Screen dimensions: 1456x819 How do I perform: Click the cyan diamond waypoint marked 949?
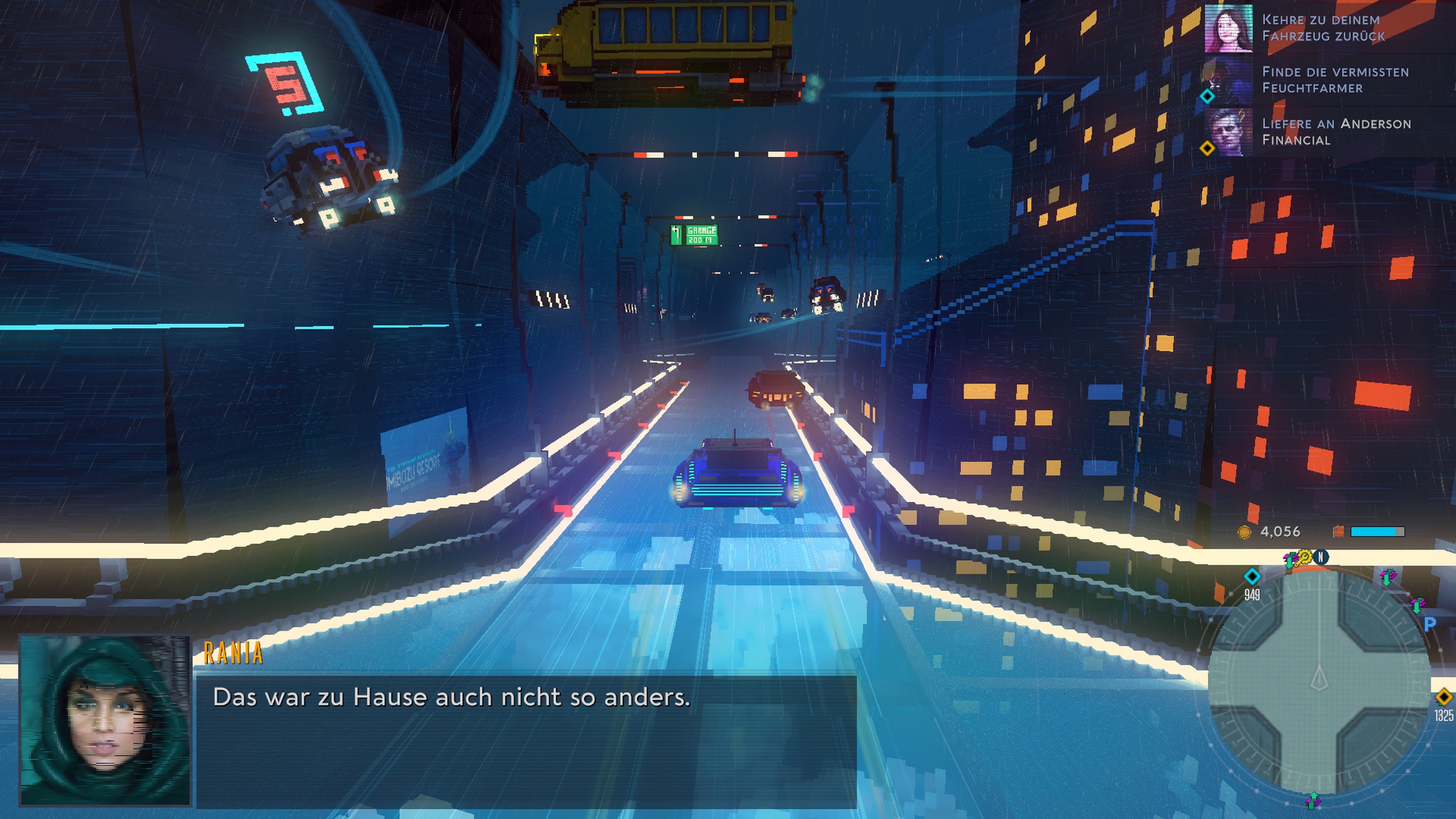pyautogui.click(x=1252, y=577)
